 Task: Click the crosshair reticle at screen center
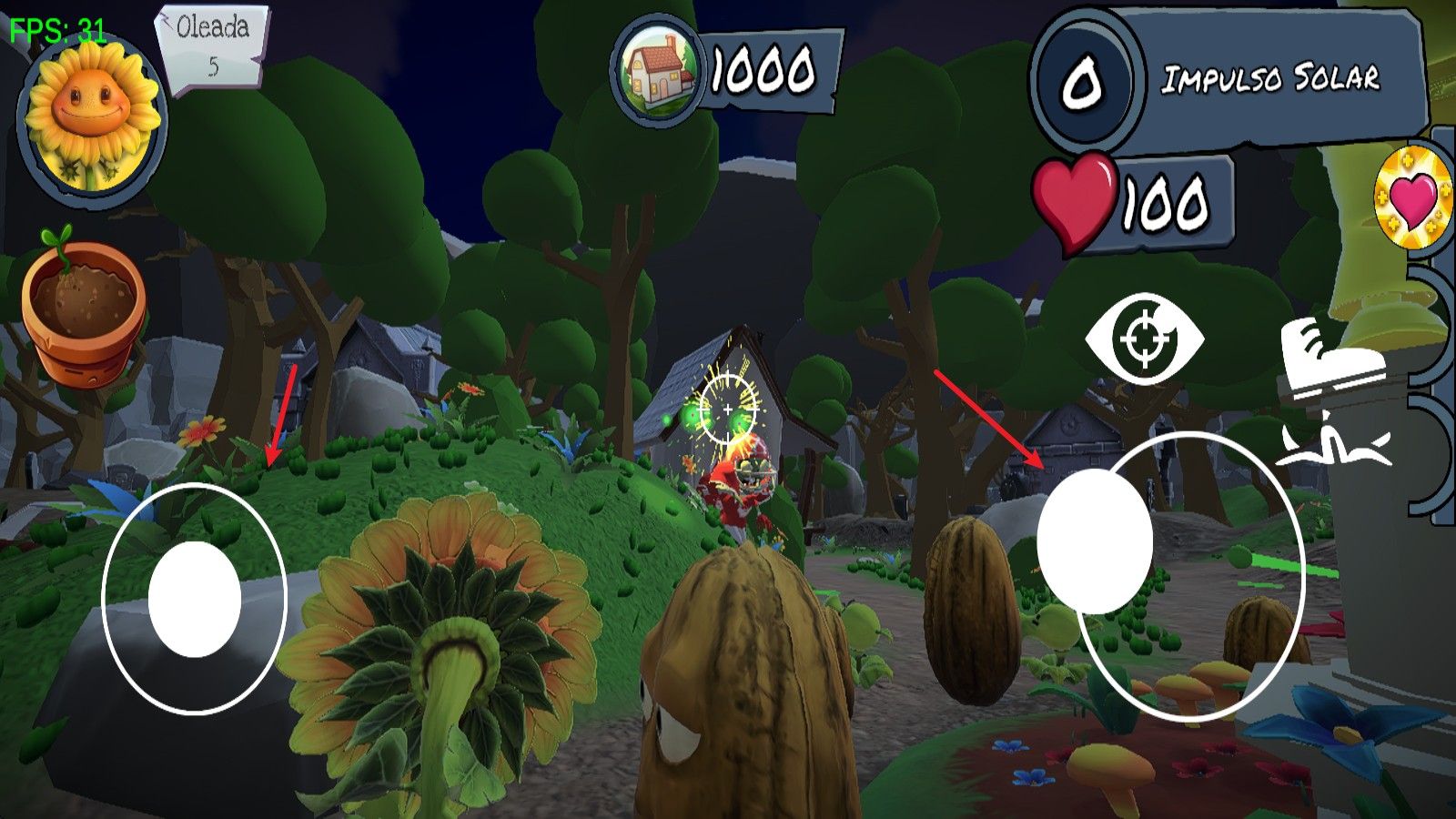pos(728,409)
